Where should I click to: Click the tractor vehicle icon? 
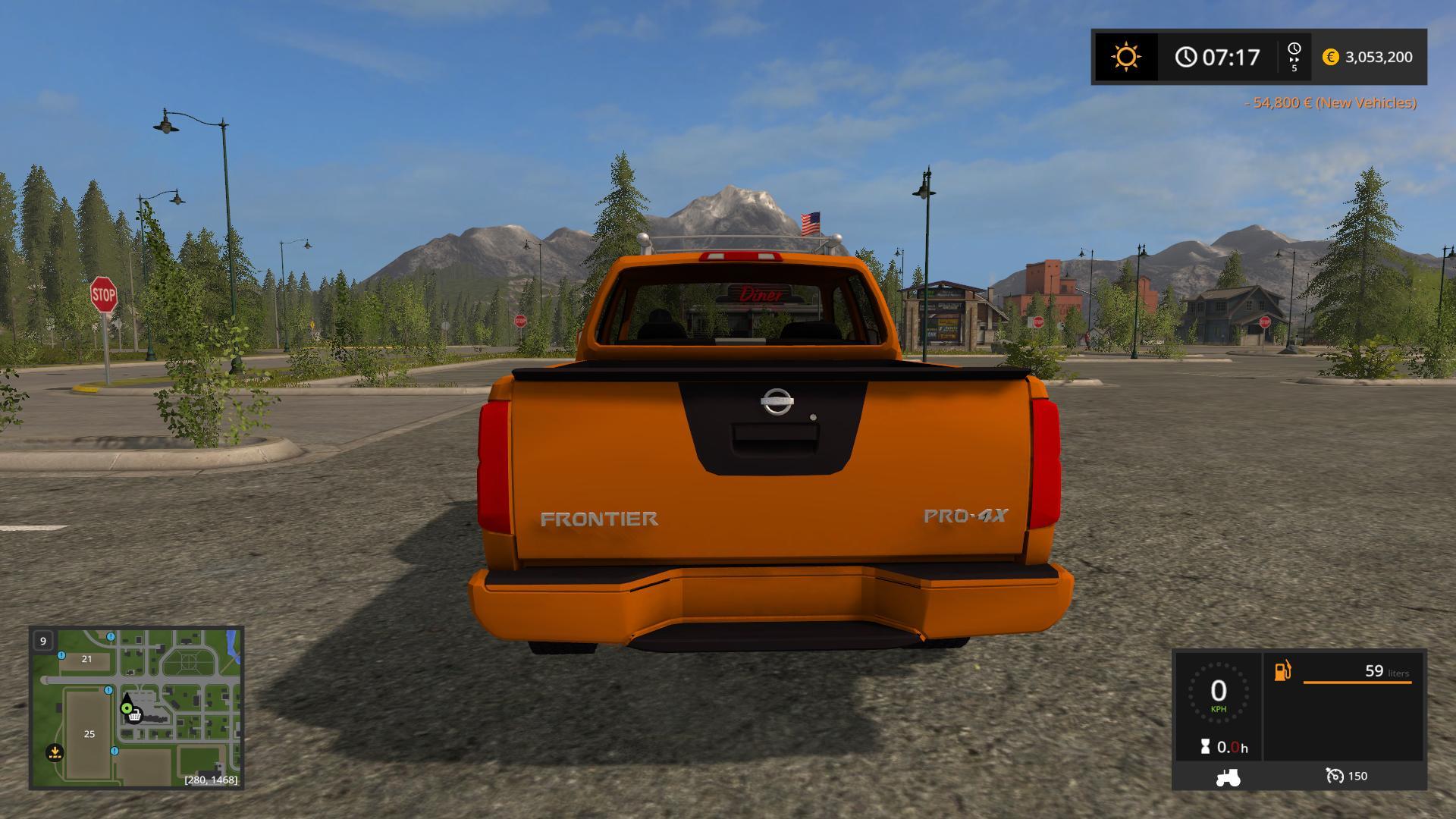pyautogui.click(x=1228, y=777)
